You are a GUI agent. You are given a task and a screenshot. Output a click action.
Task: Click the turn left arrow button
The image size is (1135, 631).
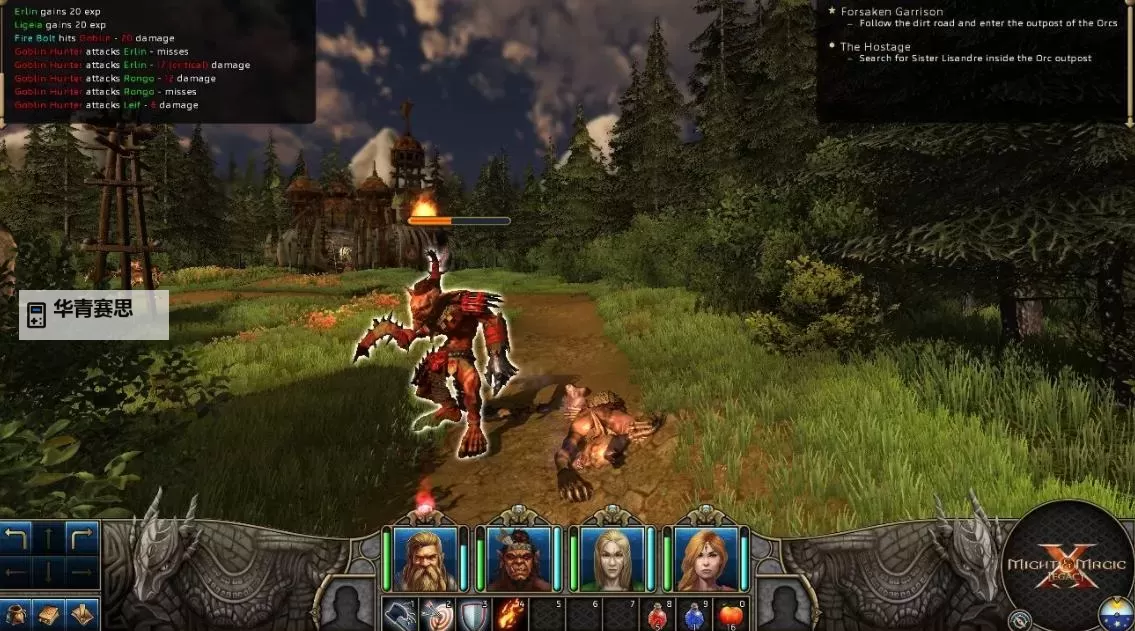point(16,539)
